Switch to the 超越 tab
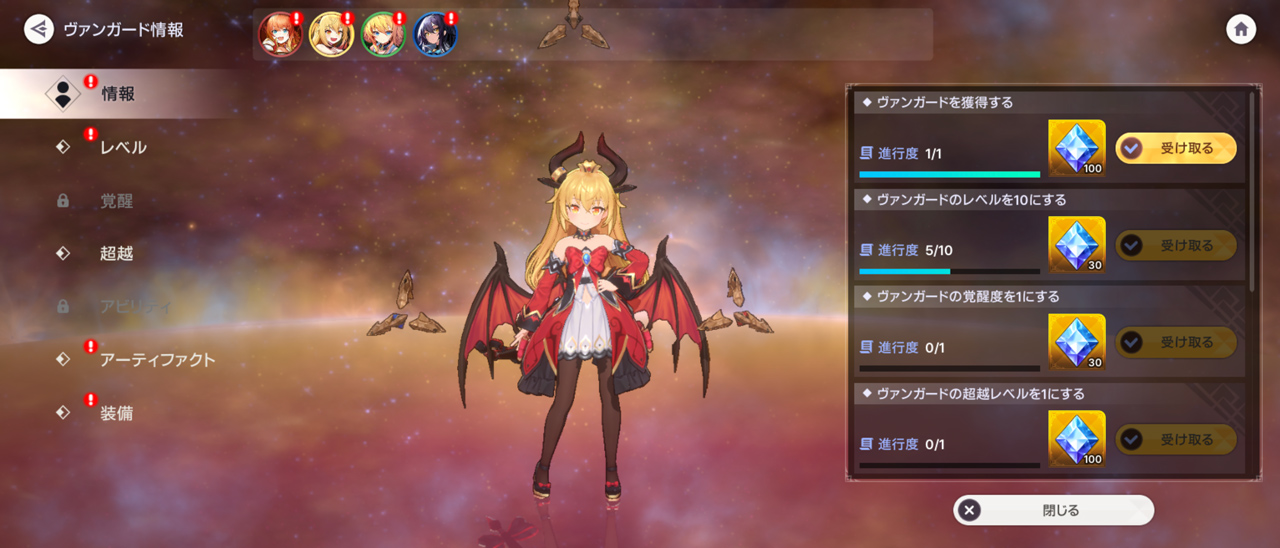Viewport: 1280px width, 548px height. click(116, 254)
